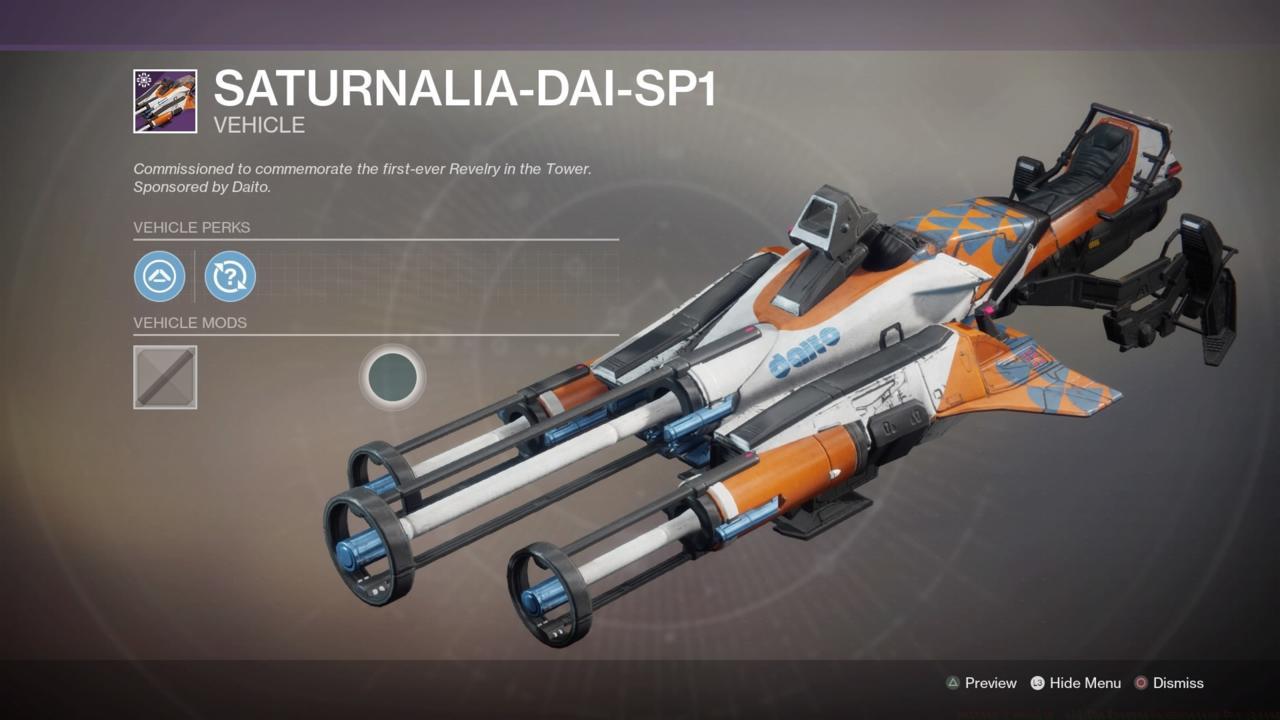
Task: Select the VEHICLE MODS section header
Action: pyautogui.click(x=190, y=323)
